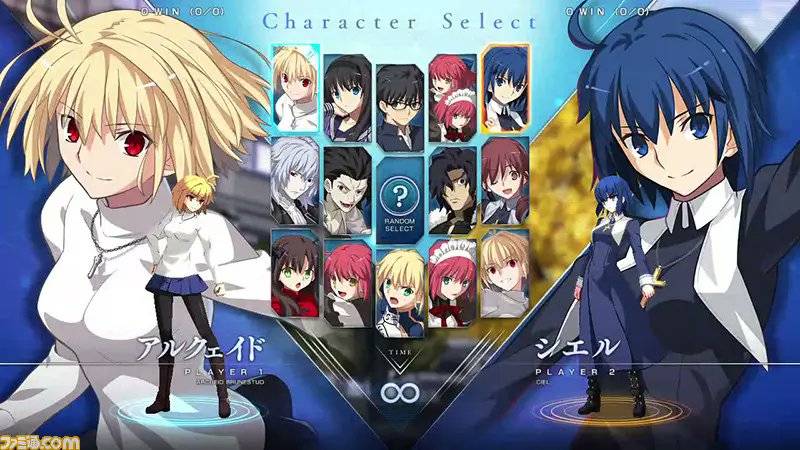This screenshot has height=450, width=800.
Task: Select Arcueid's blonde portrait with white collar
Action: pyautogui.click(x=295, y=89)
